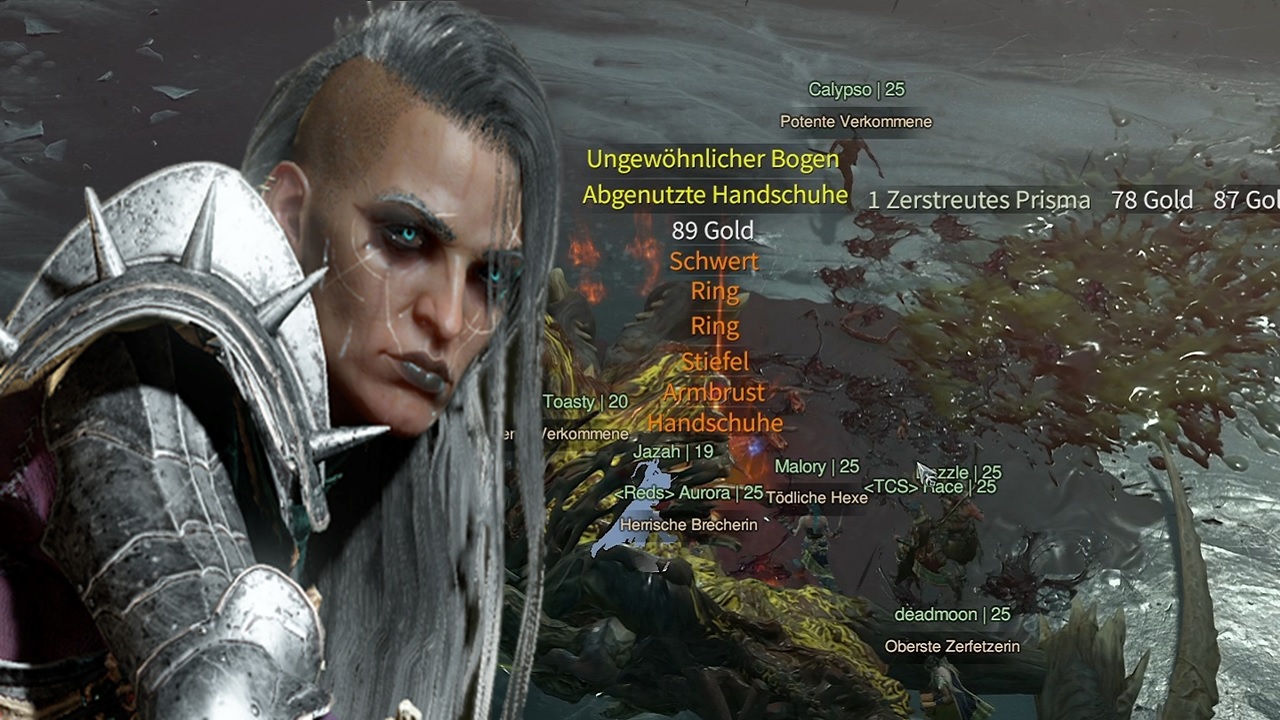Target the Tödliche Hexe enemy
The image size is (1280, 720).
click(x=816, y=496)
